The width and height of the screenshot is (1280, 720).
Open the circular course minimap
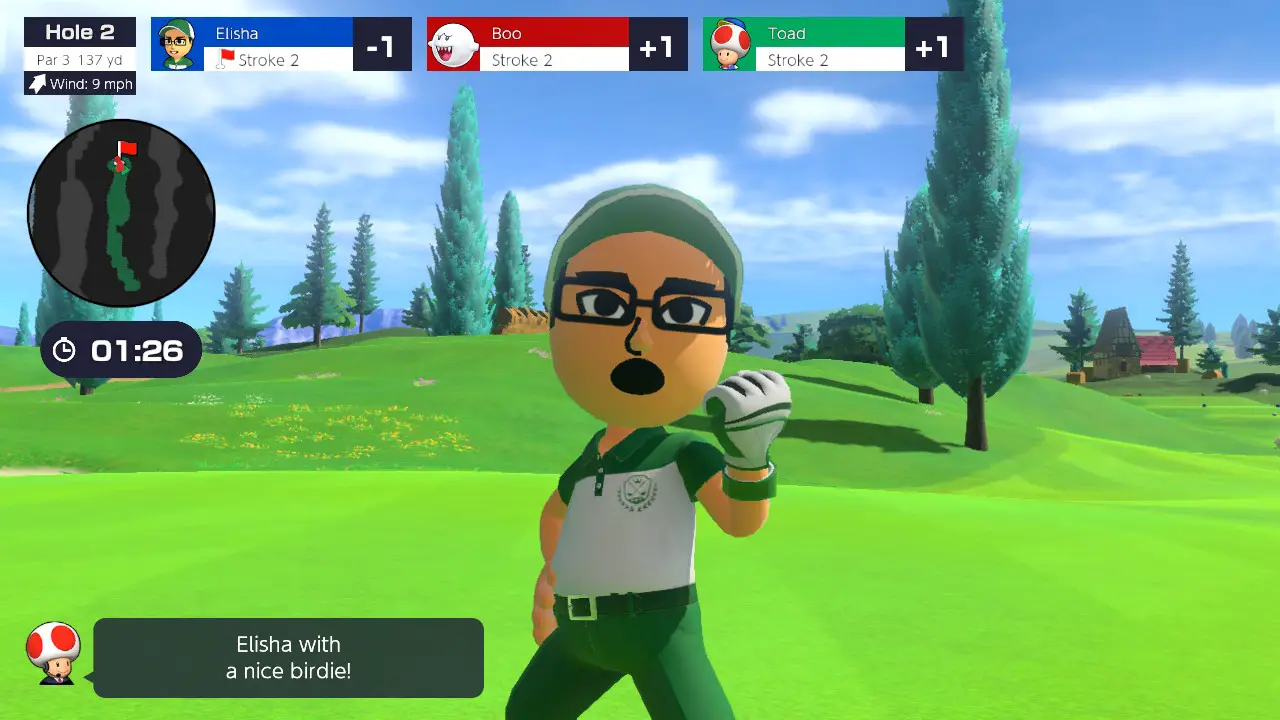click(x=121, y=212)
